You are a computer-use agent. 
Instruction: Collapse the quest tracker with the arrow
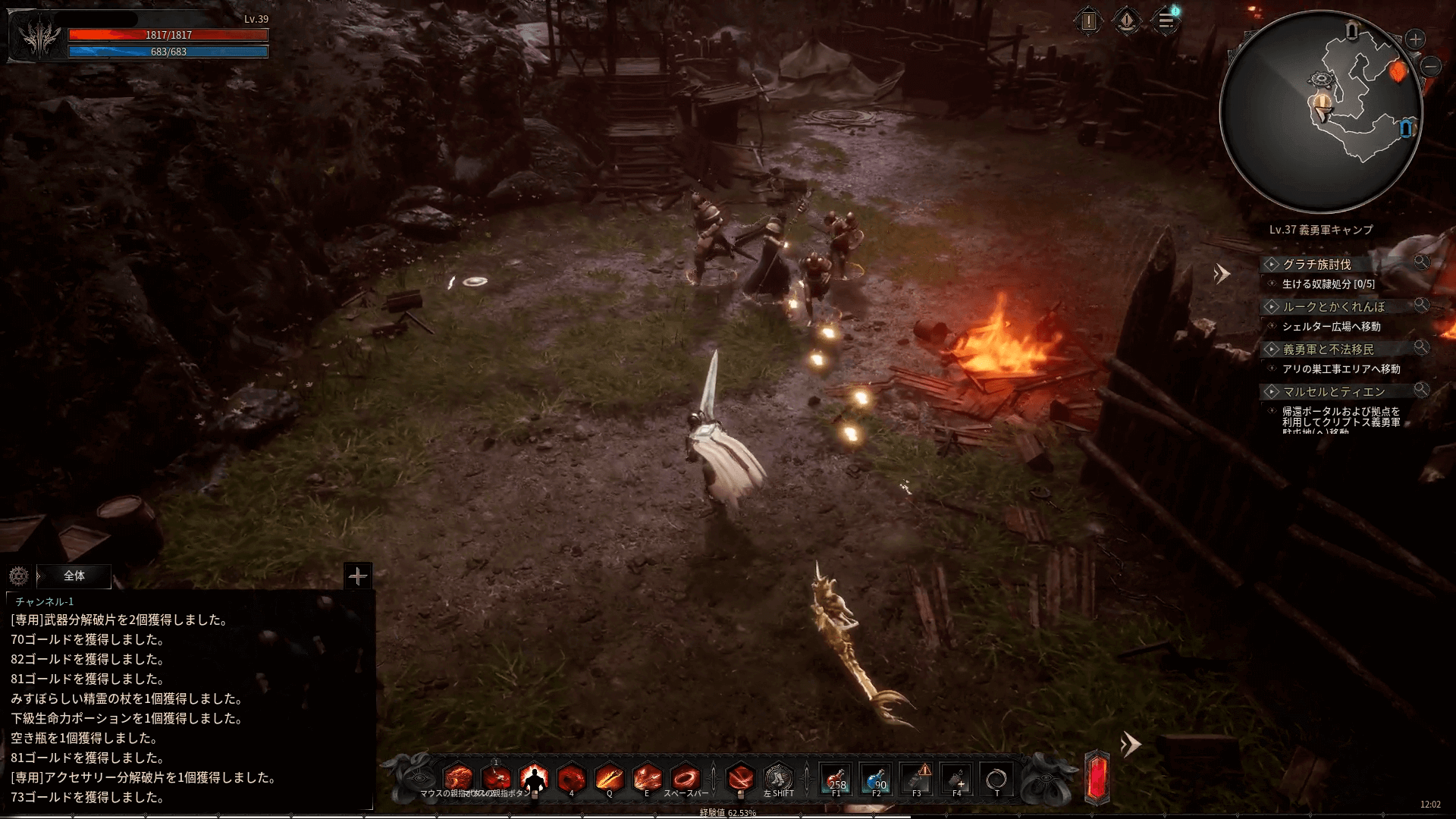pos(1221,274)
